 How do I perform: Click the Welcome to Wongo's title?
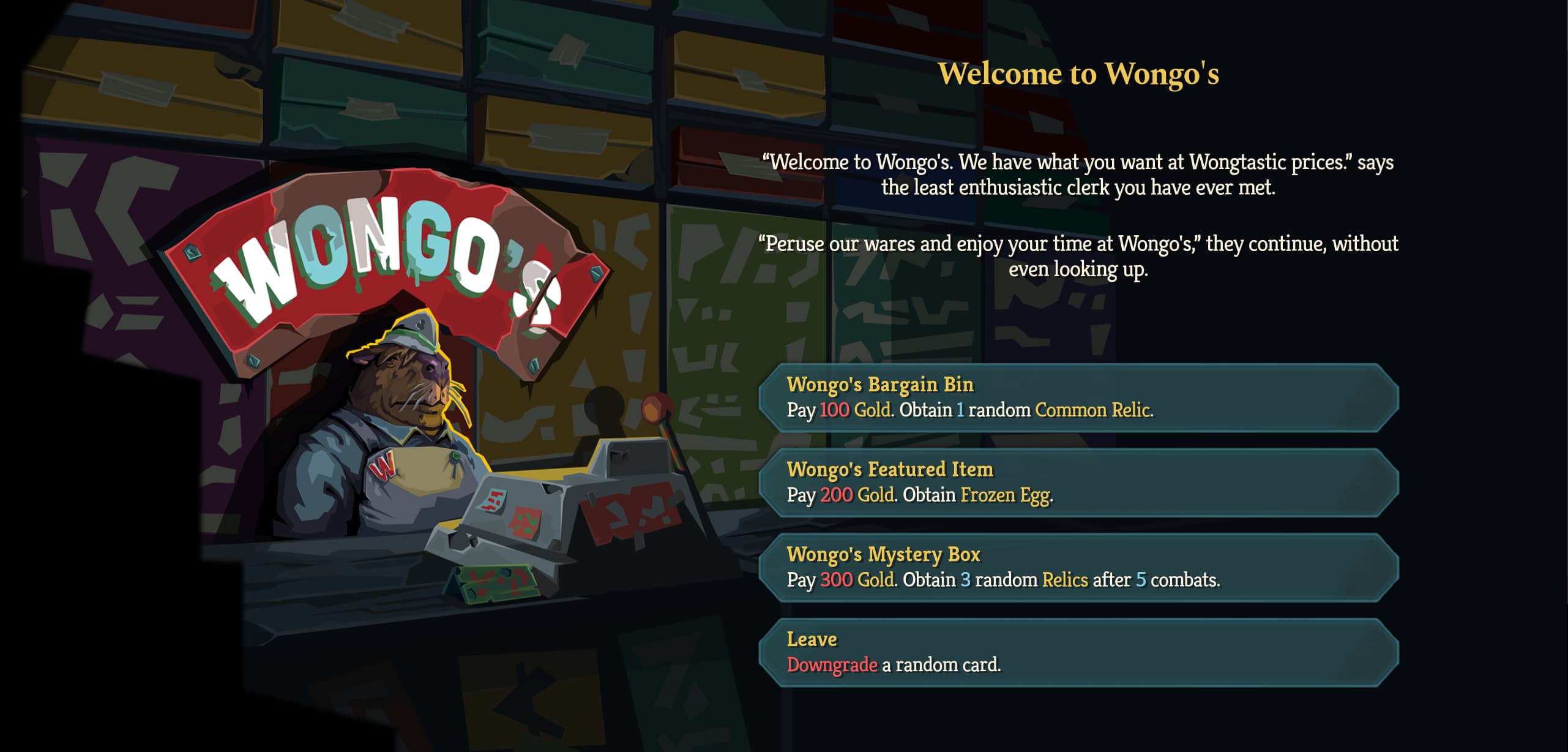tap(1077, 73)
